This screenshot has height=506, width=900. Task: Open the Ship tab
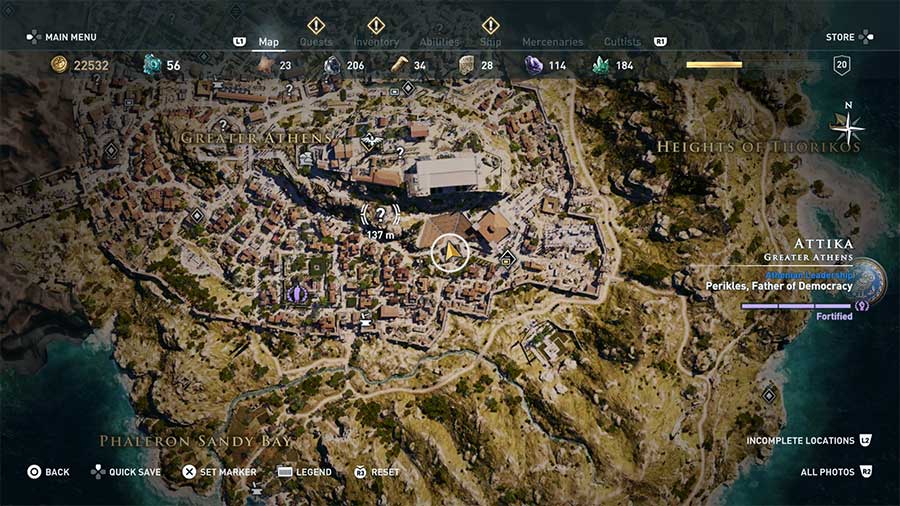[490, 42]
